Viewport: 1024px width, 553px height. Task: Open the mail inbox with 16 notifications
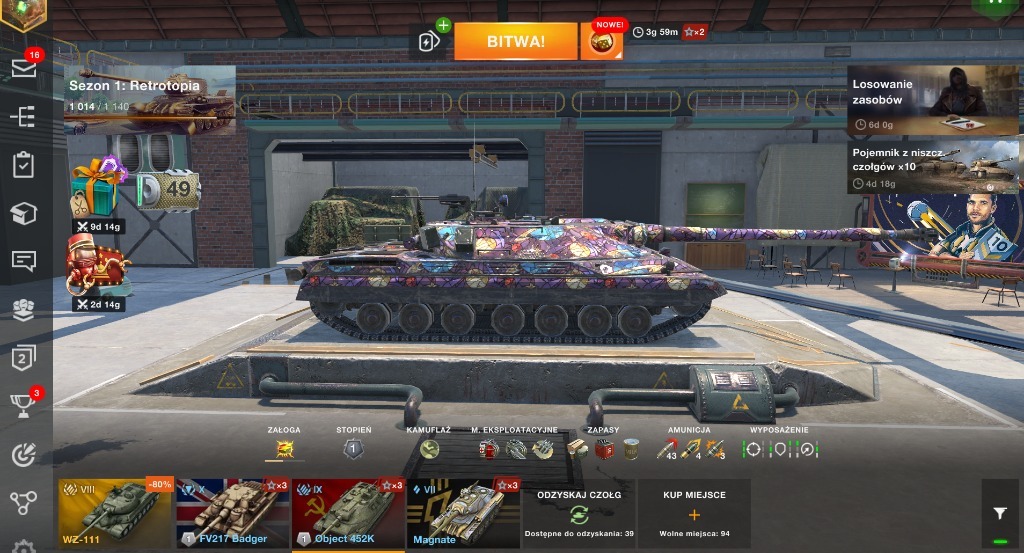[23, 68]
